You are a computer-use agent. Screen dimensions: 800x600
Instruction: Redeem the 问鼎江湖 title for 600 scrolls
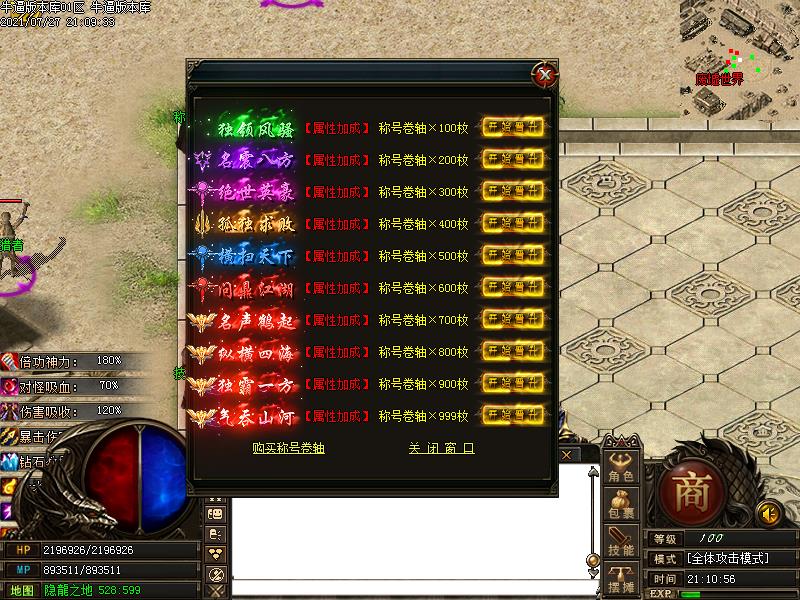click(515, 287)
